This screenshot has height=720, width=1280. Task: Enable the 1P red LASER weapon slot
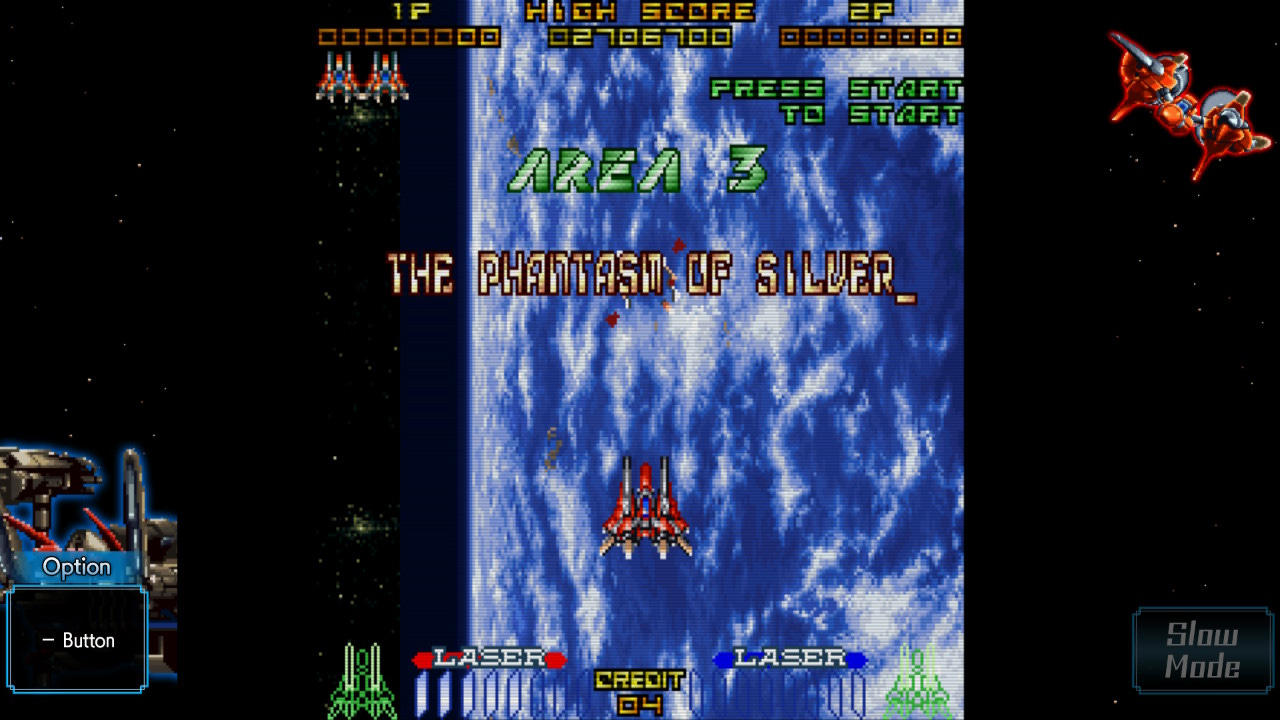coord(492,659)
